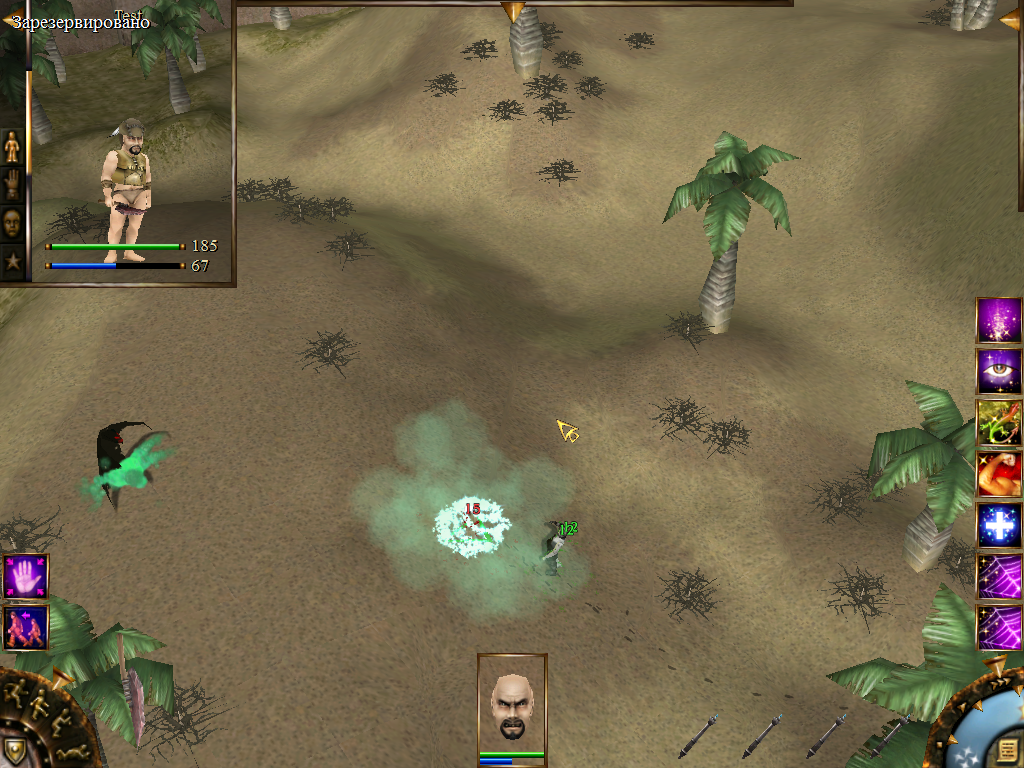Use the flexed arm strength spell
The width and height of the screenshot is (1024, 768).
[x=998, y=474]
